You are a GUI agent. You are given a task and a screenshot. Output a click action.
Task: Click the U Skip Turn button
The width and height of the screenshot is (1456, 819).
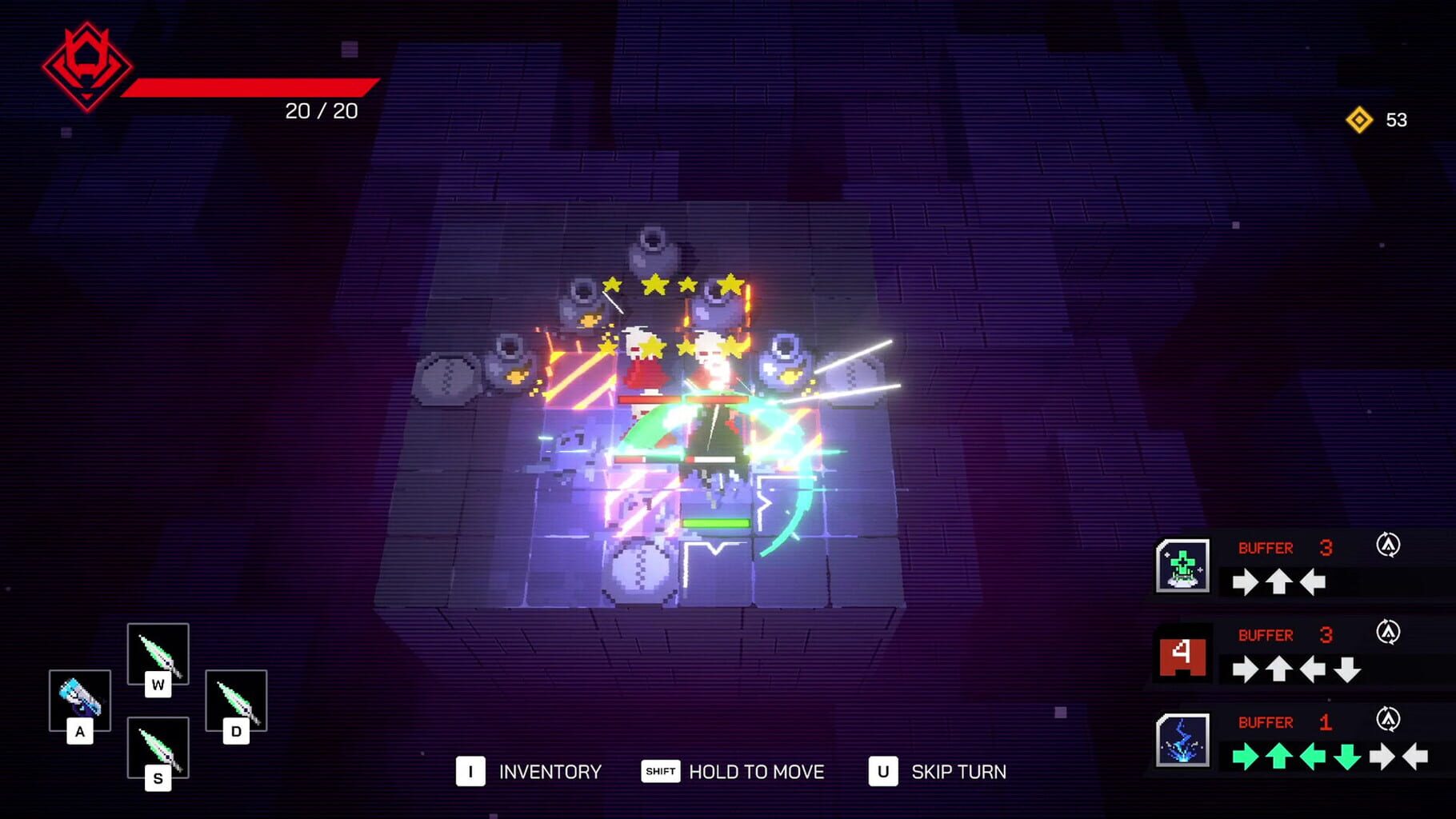click(882, 772)
